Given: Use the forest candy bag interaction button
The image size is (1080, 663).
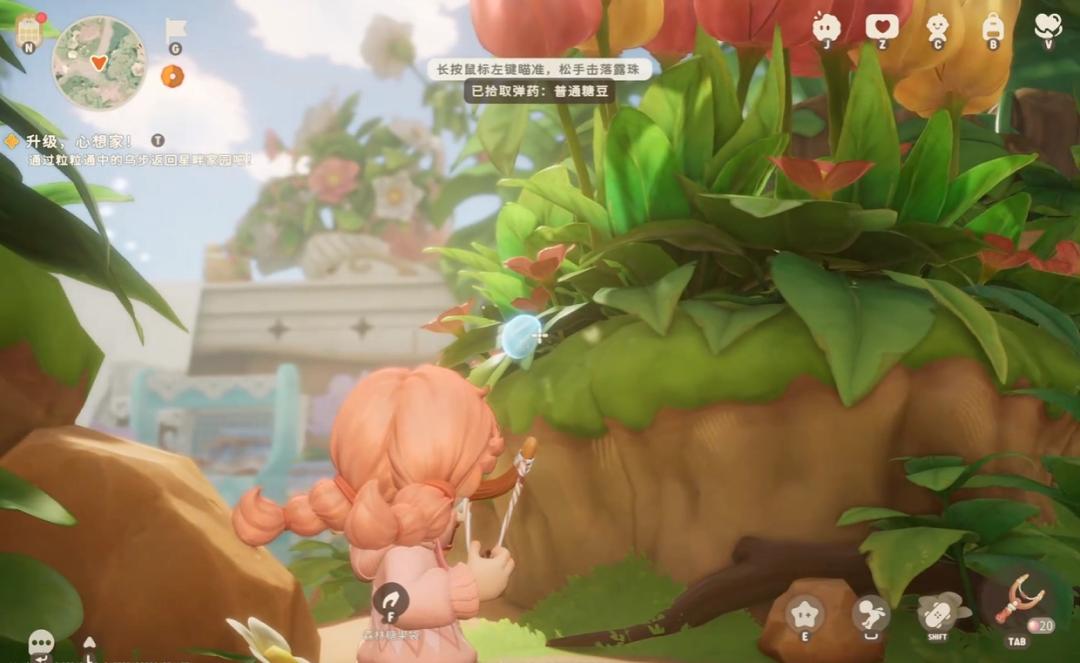Looking at the screenshot, I should tap(390, 602).
